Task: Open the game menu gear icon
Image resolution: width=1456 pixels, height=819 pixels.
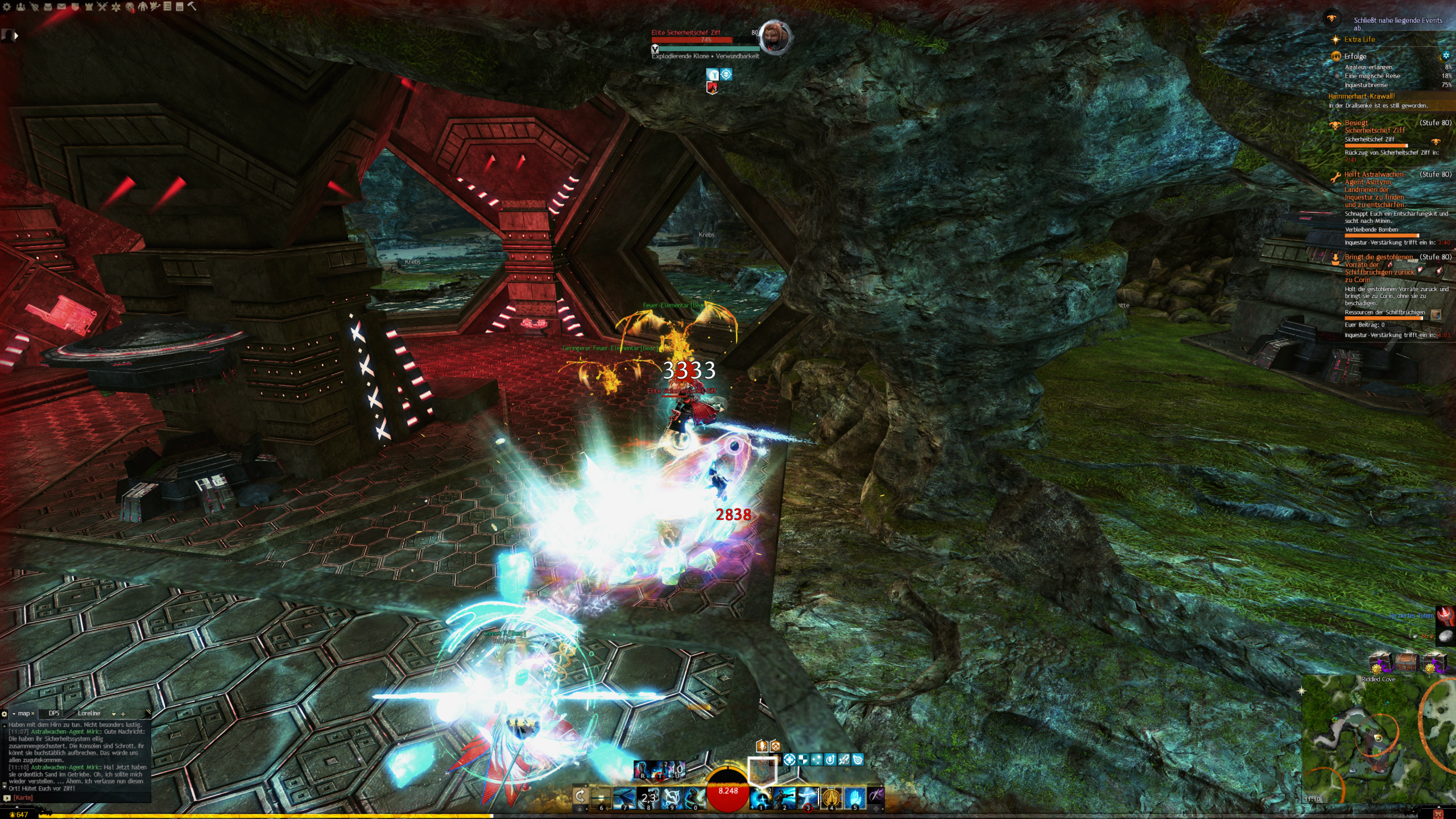Action: pyautogui.click(x=7, y=7)
